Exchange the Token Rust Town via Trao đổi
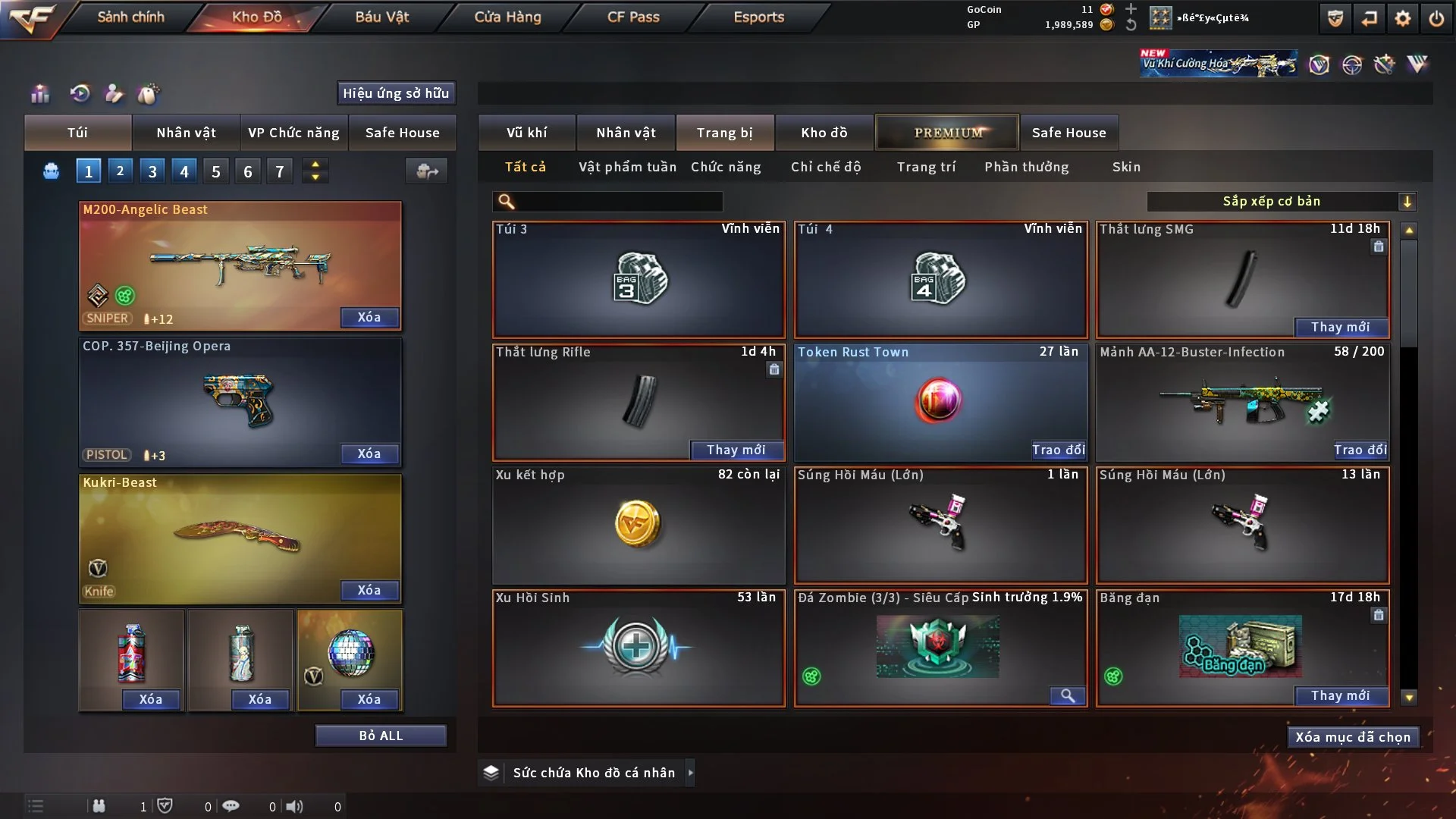Viewport: 1456px width, 819px height. point(1058,450)
